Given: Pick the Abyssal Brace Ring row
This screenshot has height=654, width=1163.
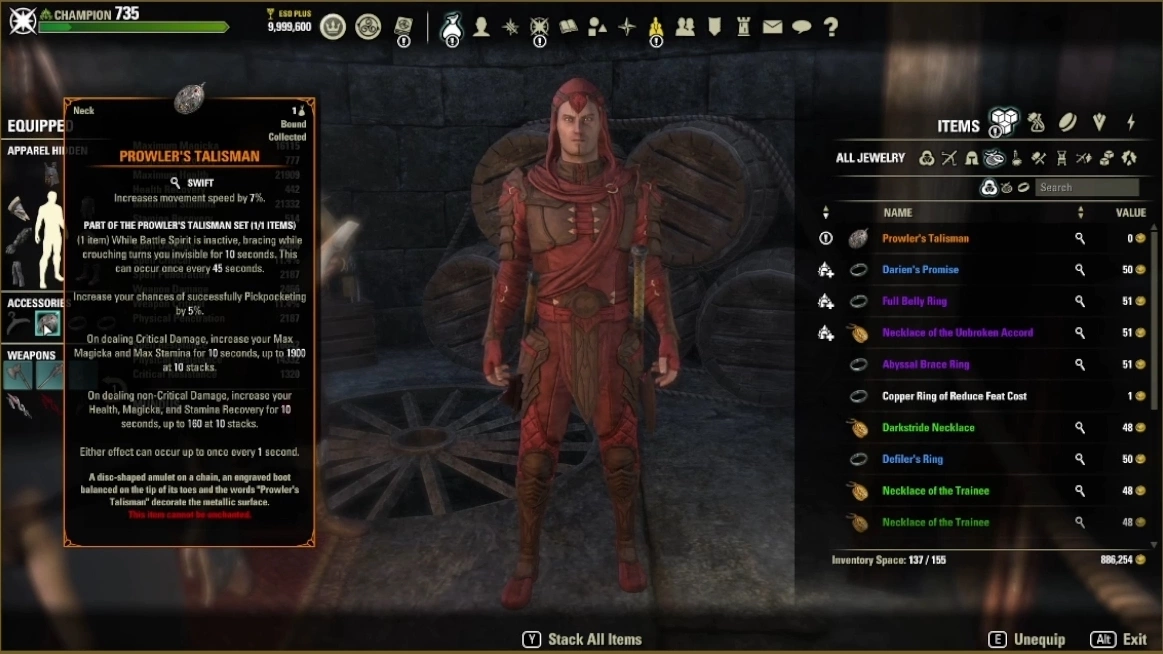Looking at the screenshot, I should 925,365.
